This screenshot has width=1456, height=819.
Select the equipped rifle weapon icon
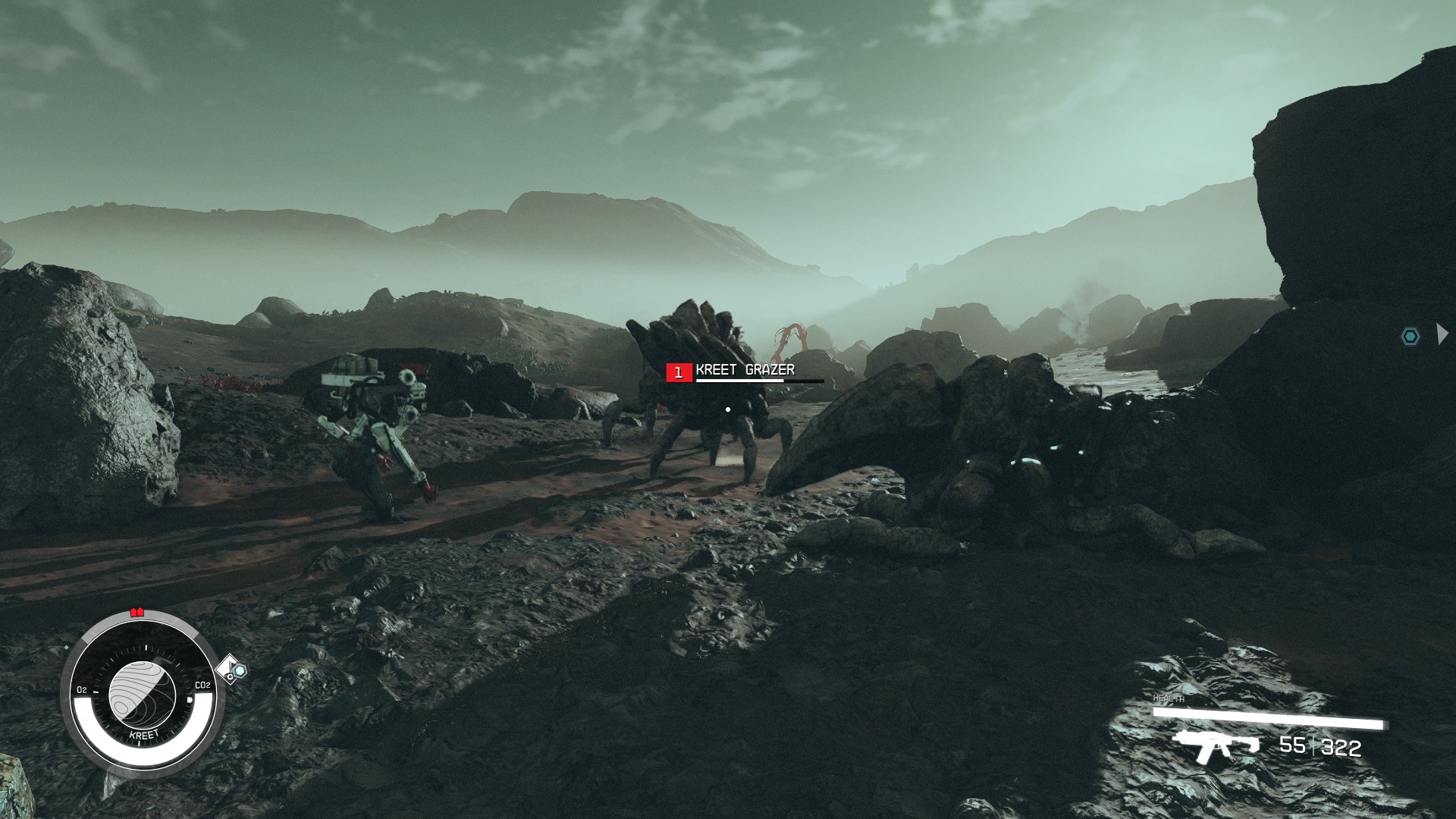[x=1214, y=746]
